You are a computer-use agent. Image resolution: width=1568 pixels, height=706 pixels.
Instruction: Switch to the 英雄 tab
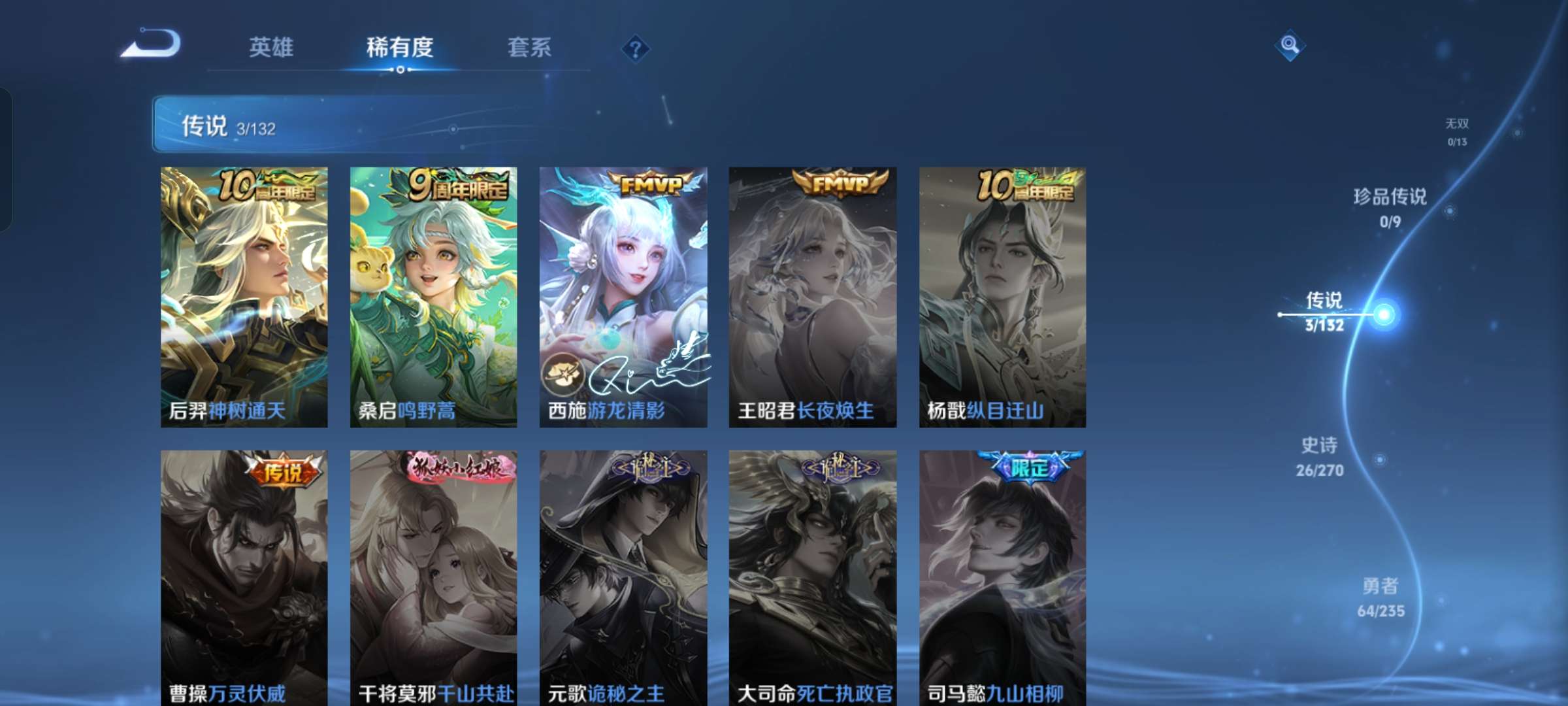tap(272, 47)
